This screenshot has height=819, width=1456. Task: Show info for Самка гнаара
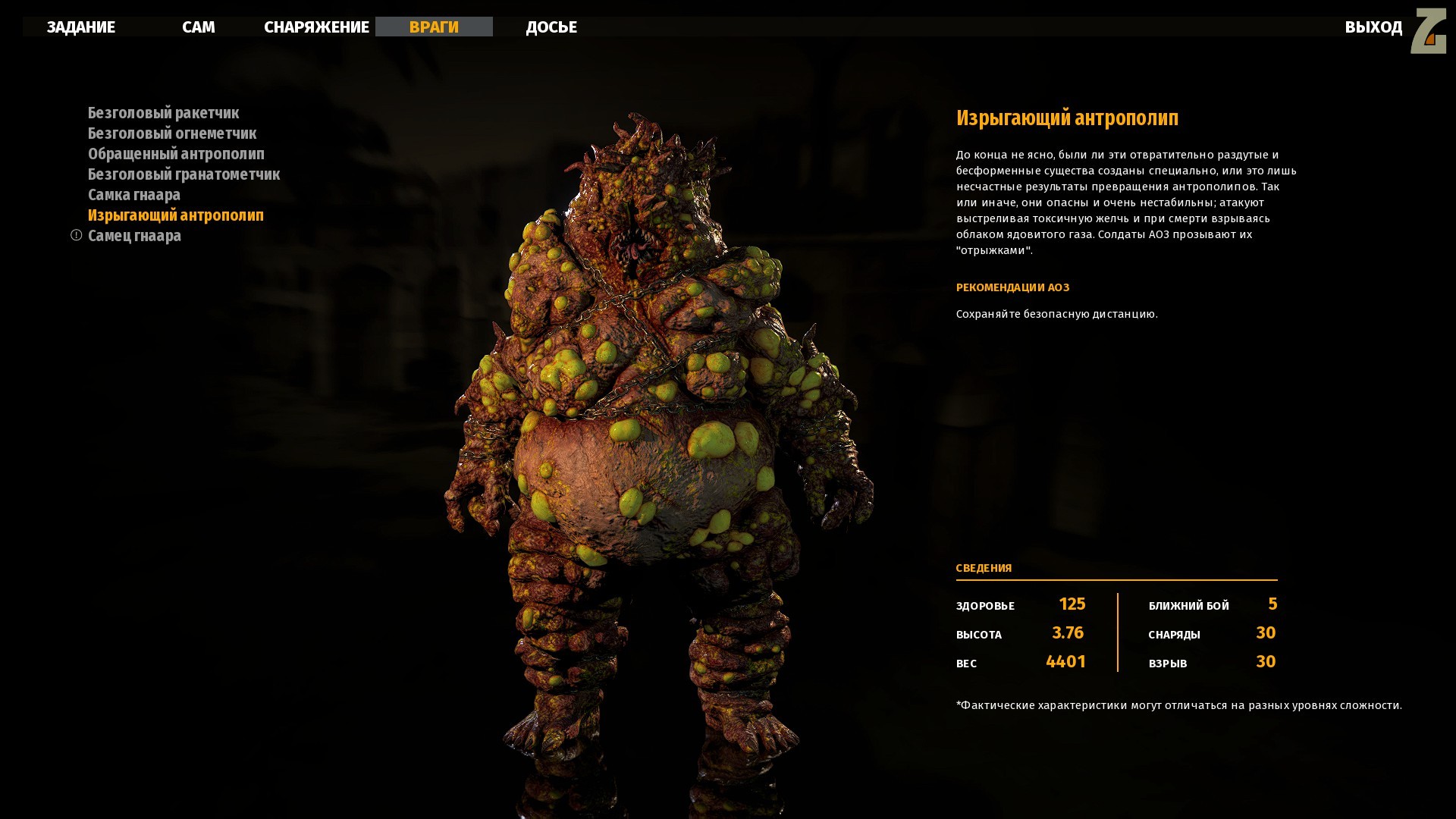tap(134, 195)
